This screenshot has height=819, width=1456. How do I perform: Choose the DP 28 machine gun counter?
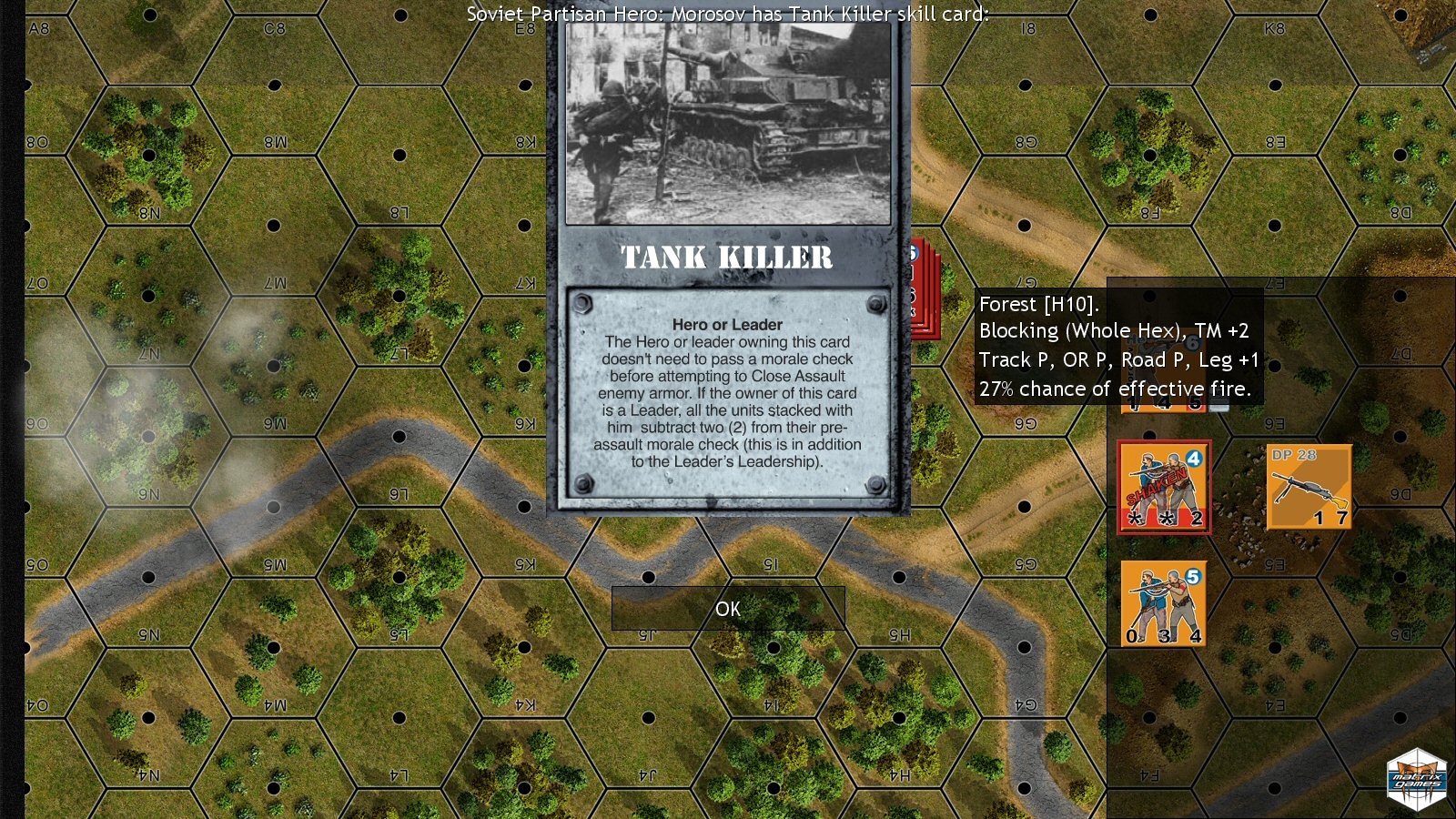(x=1309, y=487)
